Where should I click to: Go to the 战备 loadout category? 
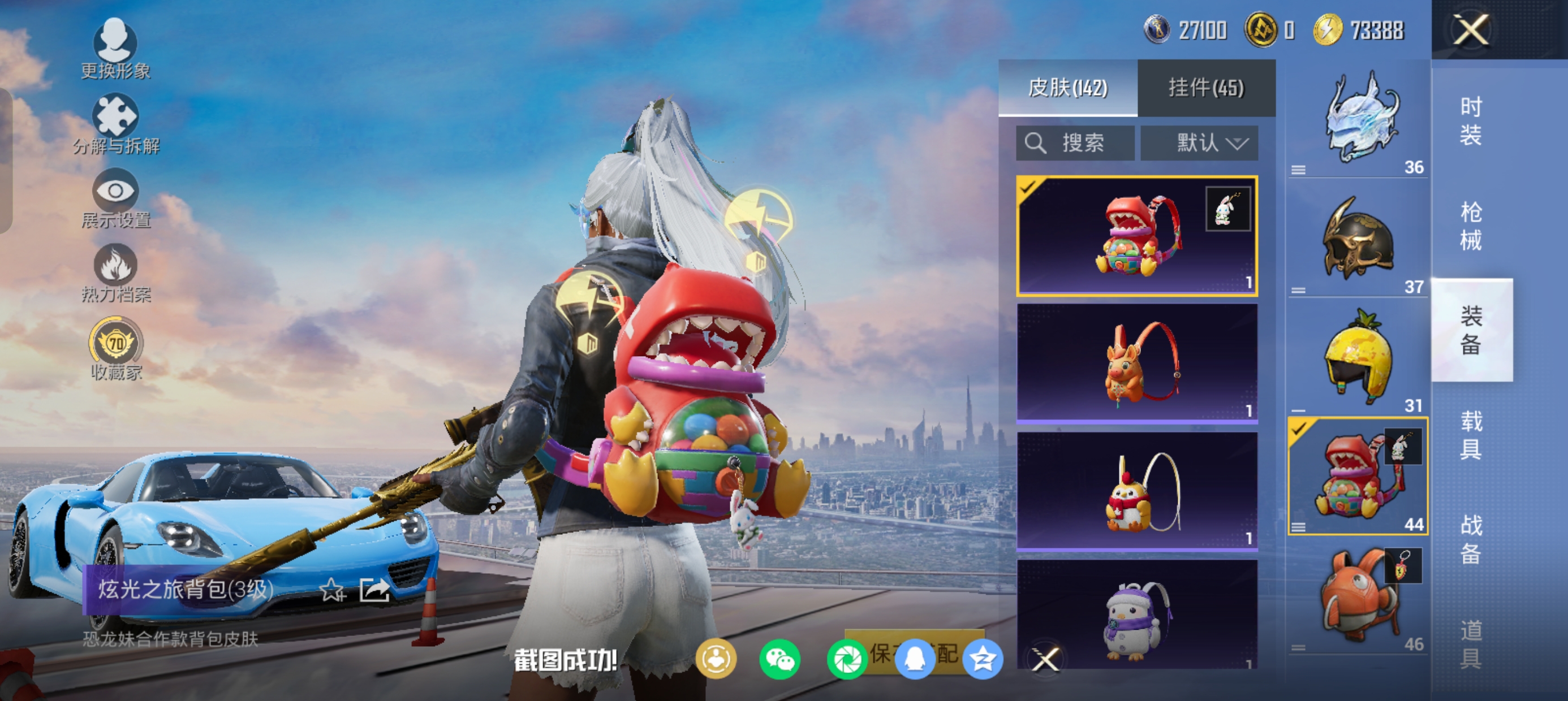point(1471,539)
